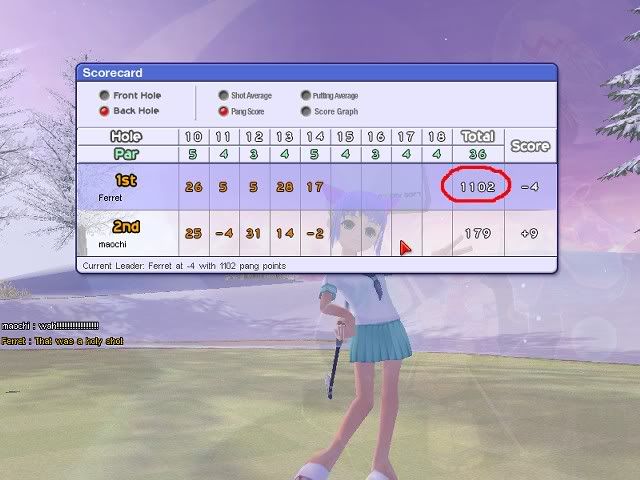Viewport: 640px width, 480px height.
Task: Show the Putting Average view
Action: coord(305,96)
